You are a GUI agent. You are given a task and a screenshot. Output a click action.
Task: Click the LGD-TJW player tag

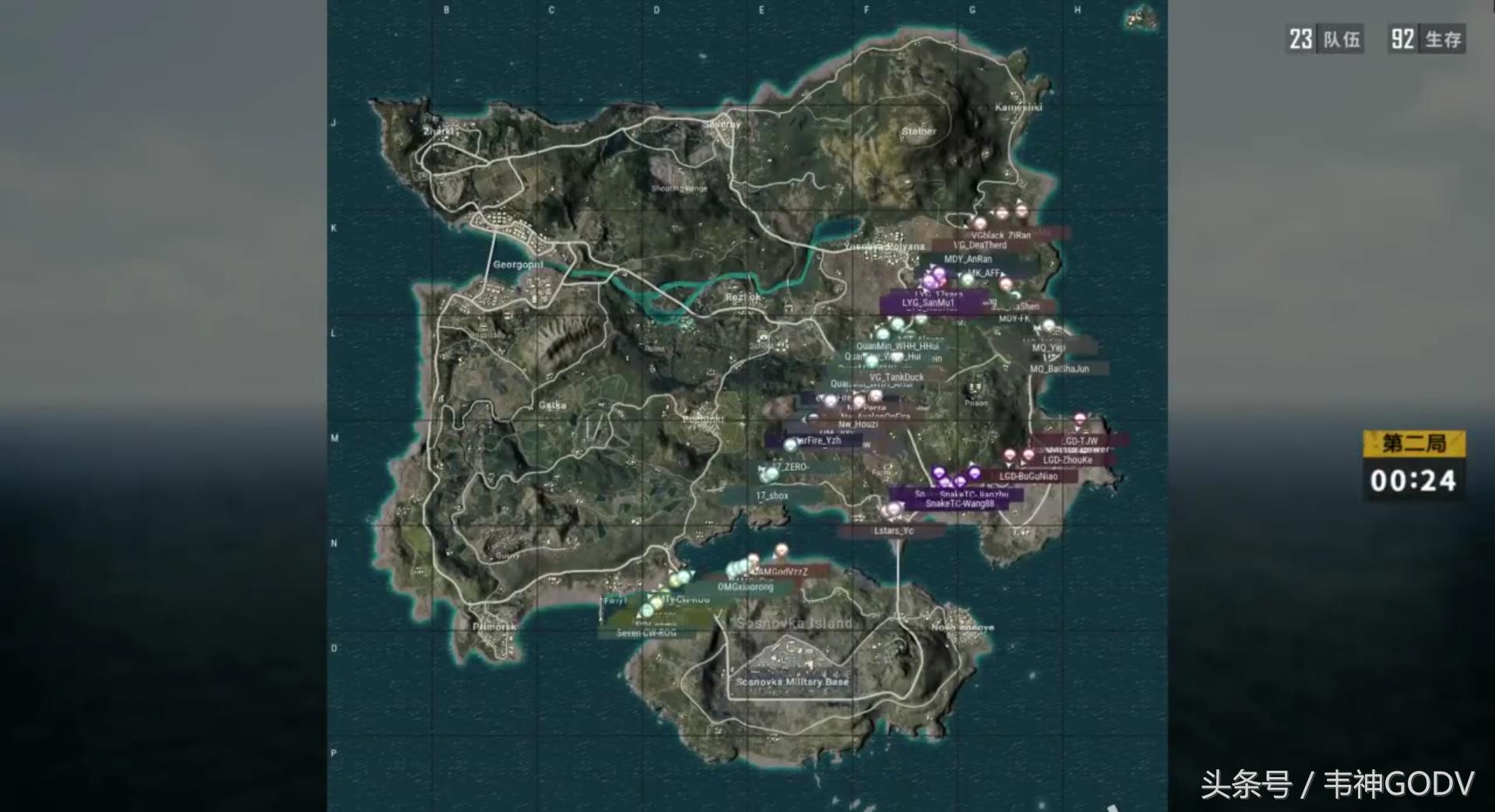tap(1079, 441)
